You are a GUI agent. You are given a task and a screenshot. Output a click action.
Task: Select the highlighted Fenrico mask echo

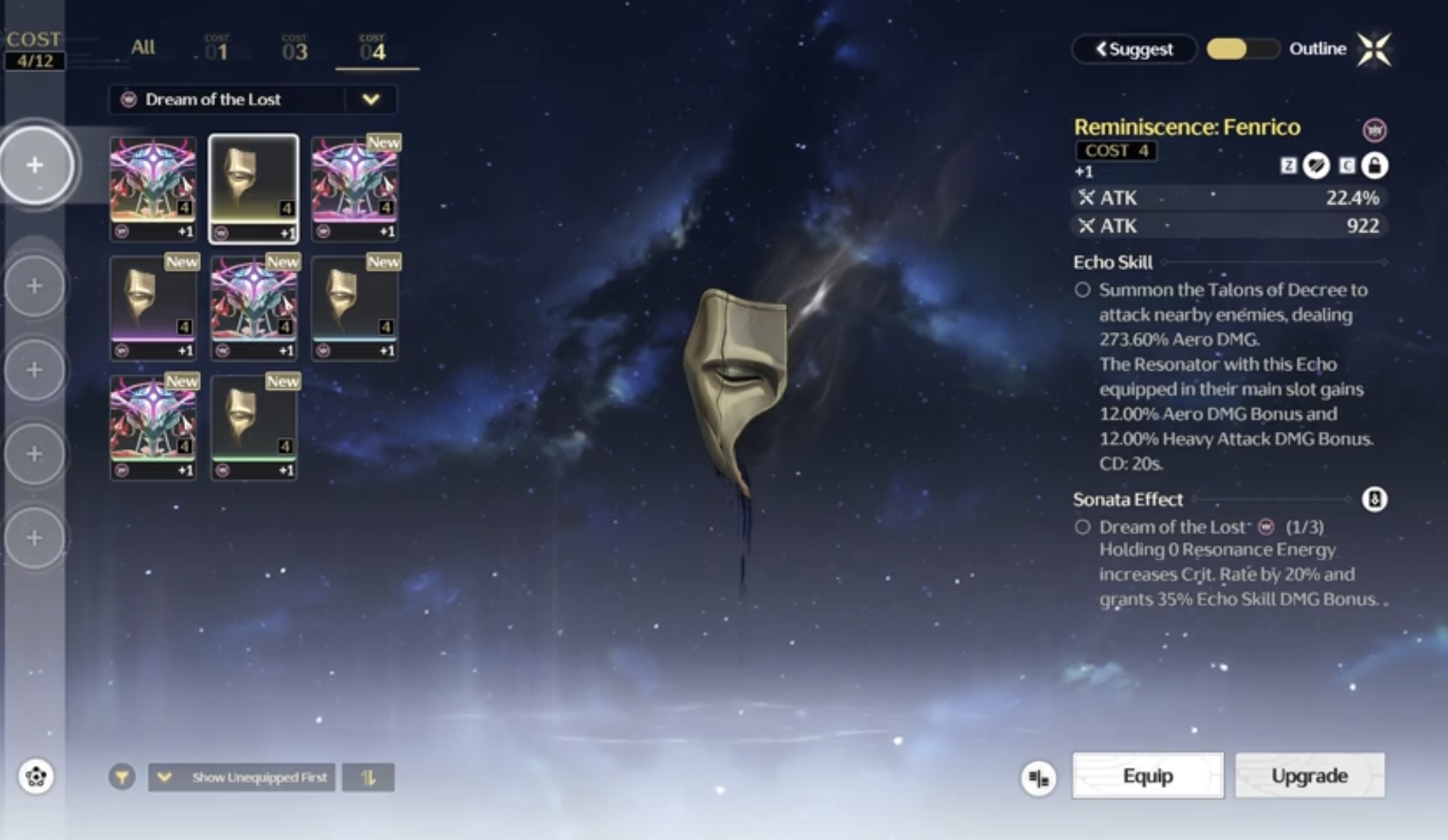pos(254,189)
